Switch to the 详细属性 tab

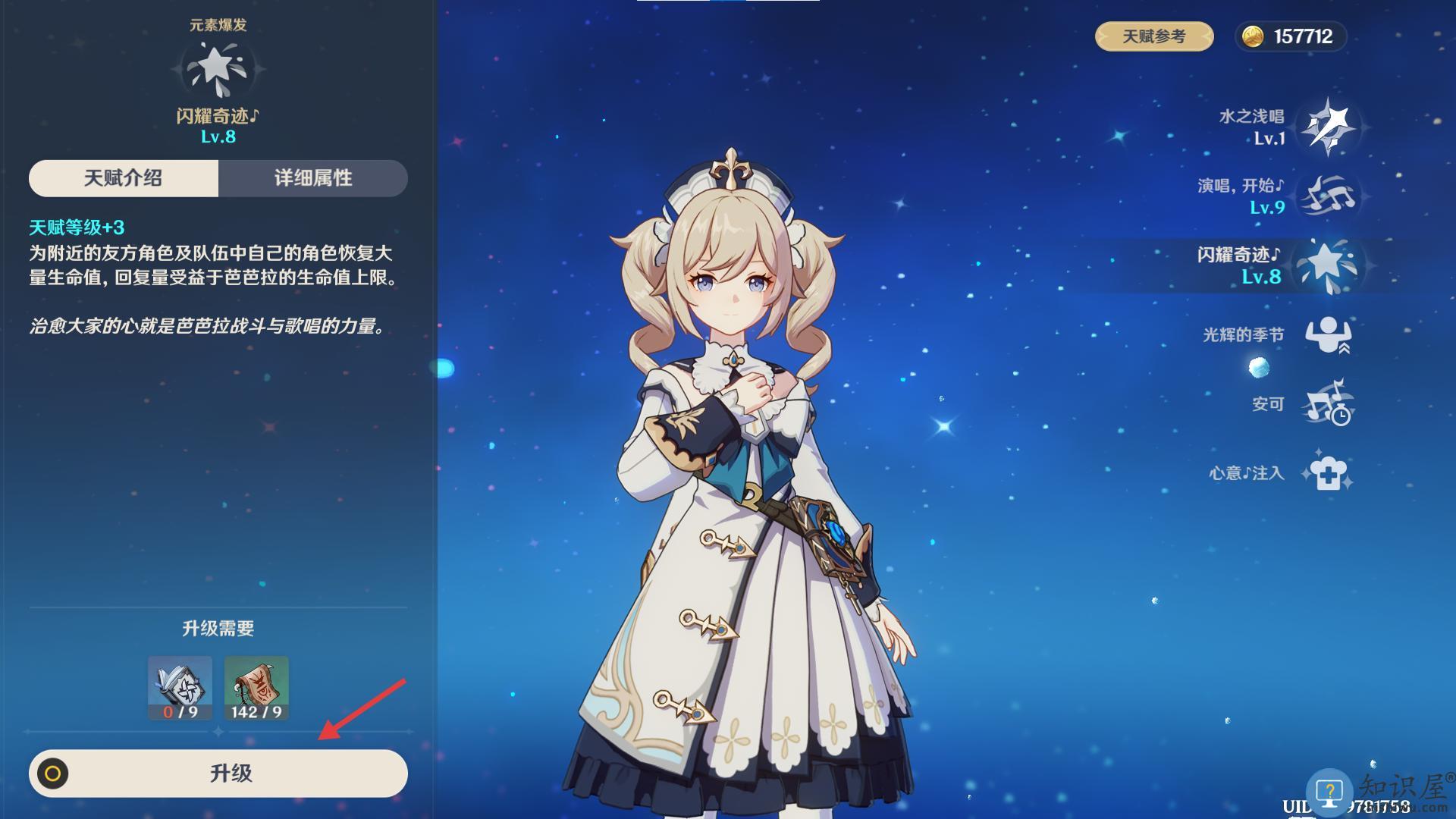(312, 178)
